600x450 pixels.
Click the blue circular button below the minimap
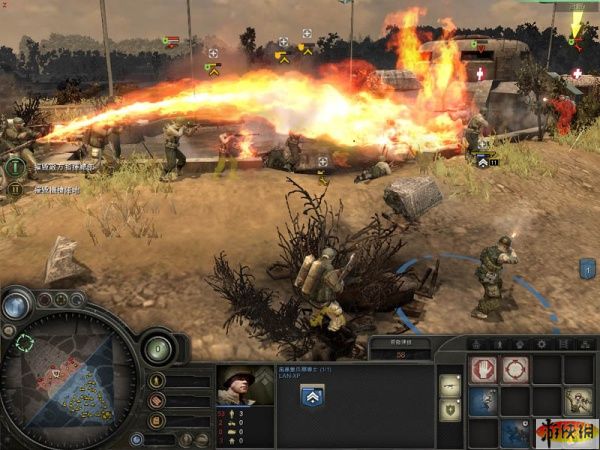[136, 438]
